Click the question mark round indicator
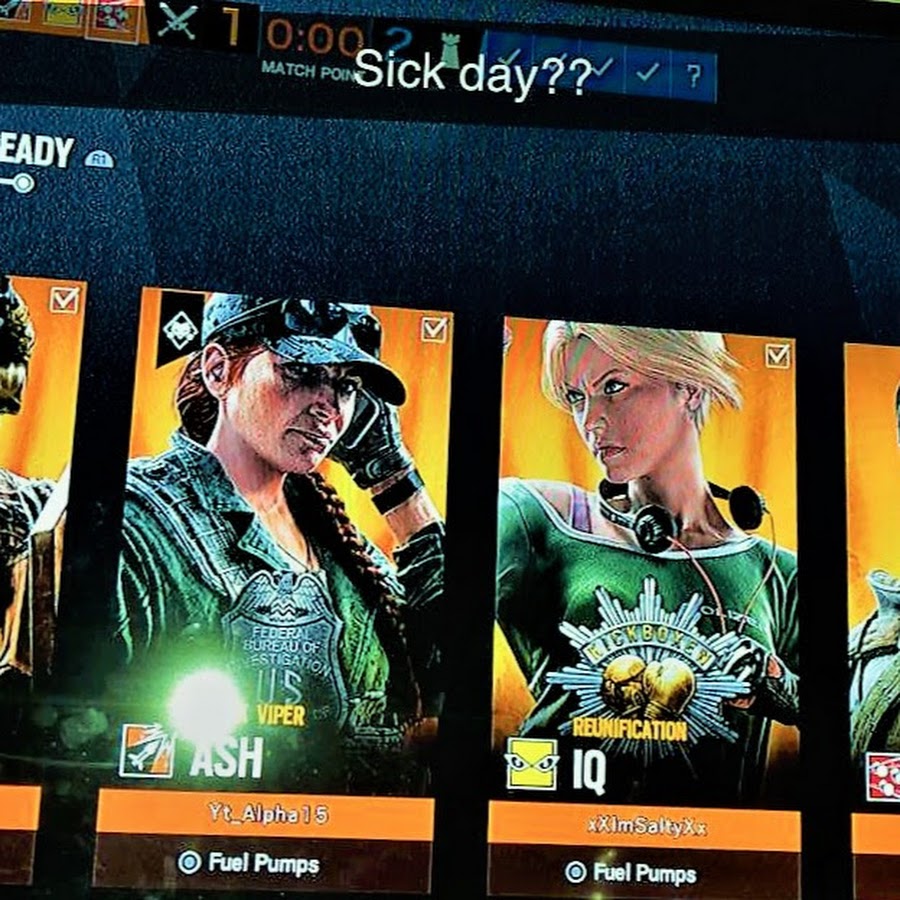The image size is (900, 900). click(x=694, y=73)
